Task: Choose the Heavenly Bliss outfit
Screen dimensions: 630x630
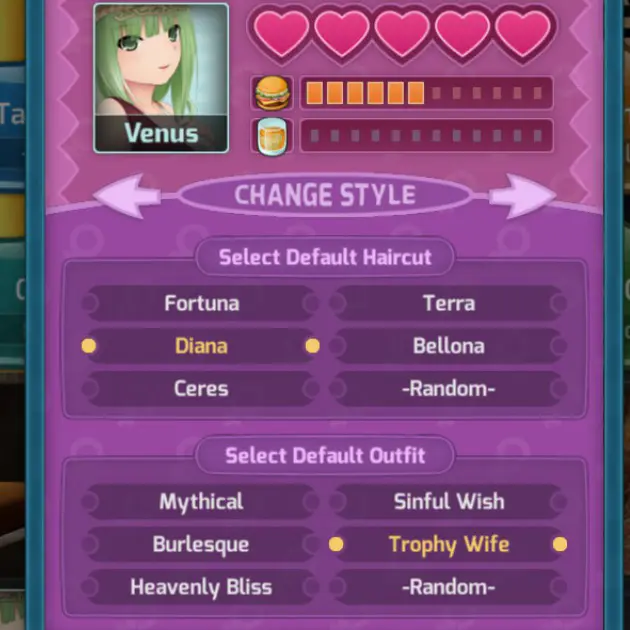Action: [201, 587]
